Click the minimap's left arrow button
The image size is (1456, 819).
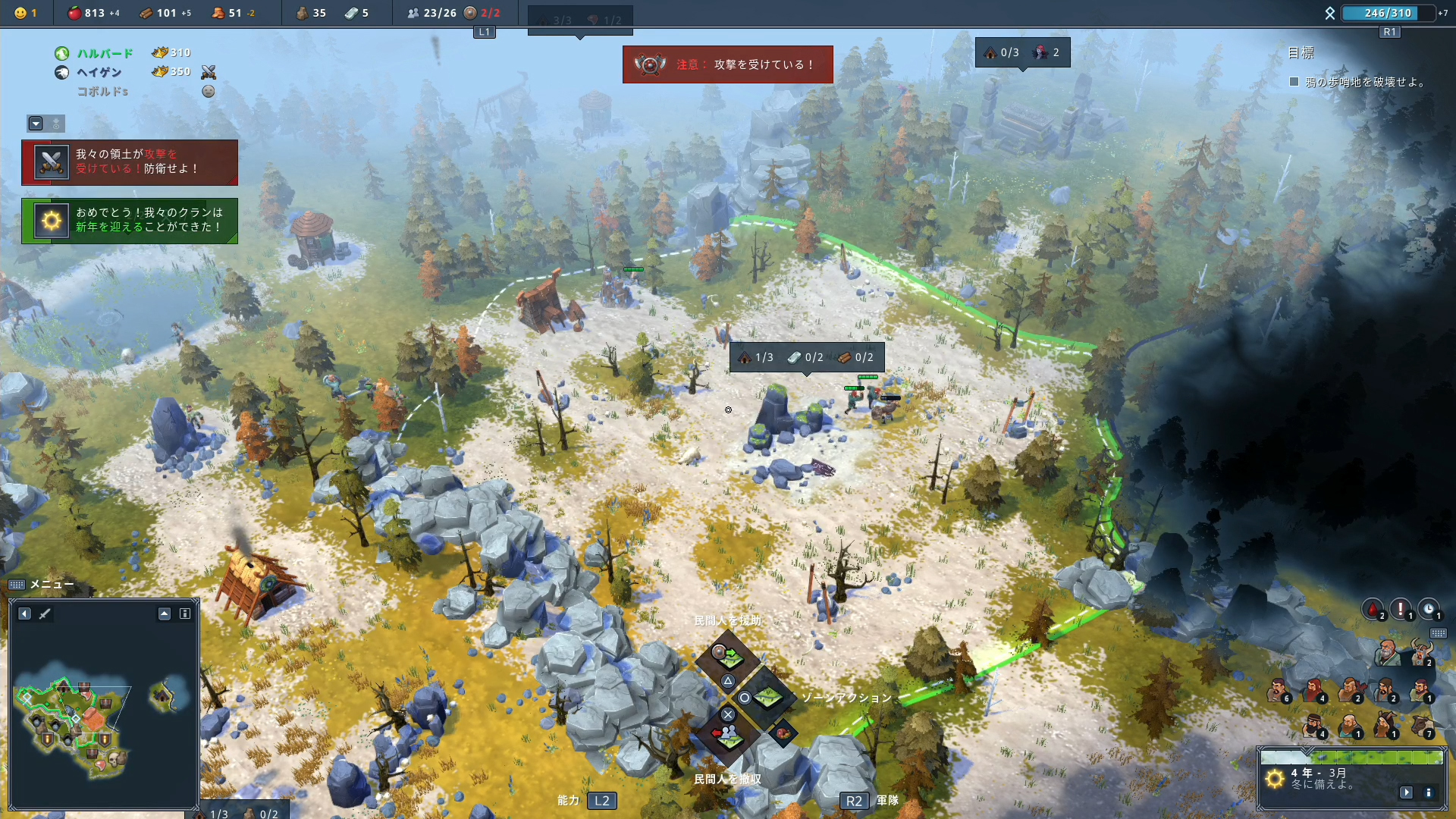coord(25,613)
